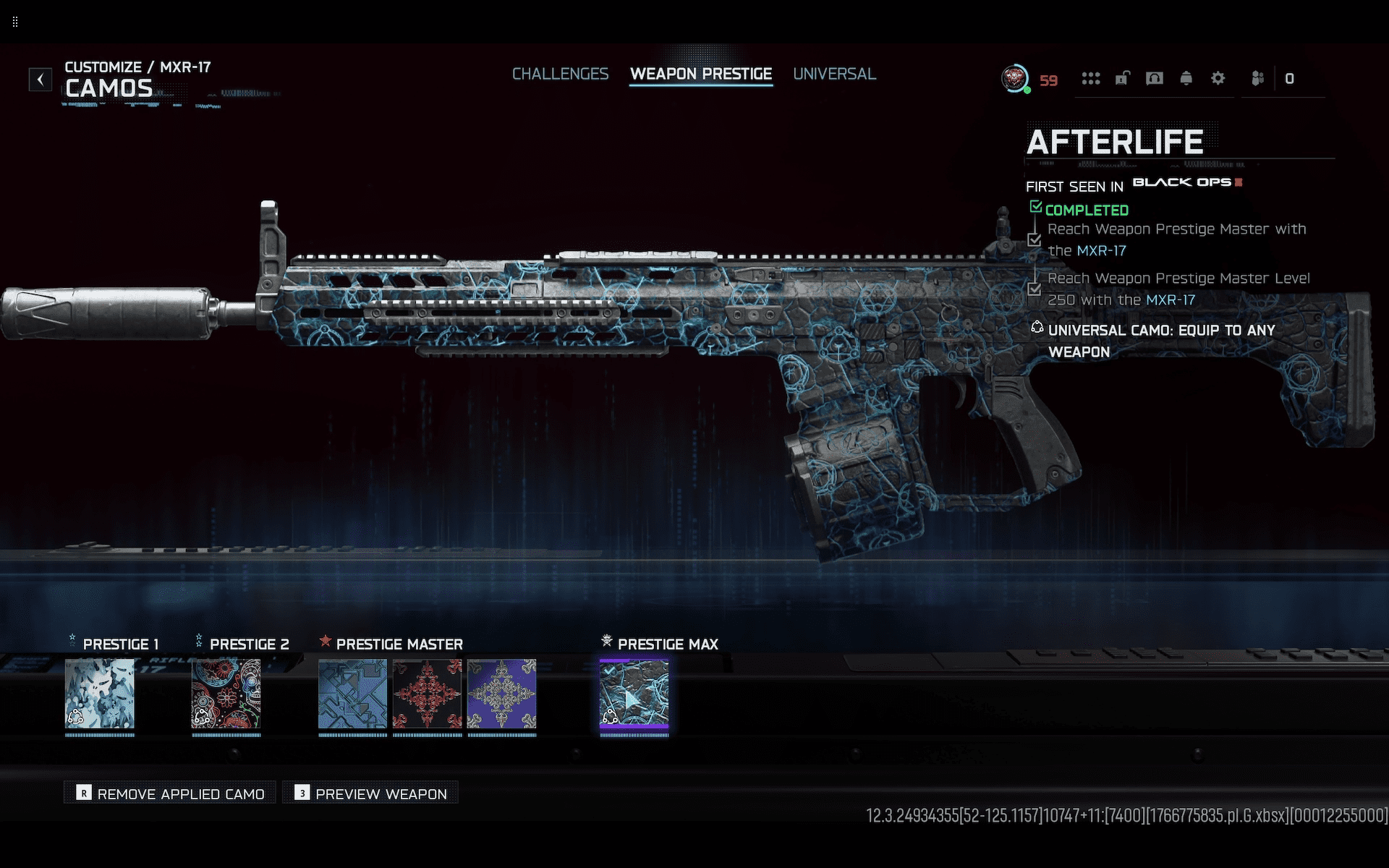
Task: Choose the purple silver ornate camo
Action: 502,693
